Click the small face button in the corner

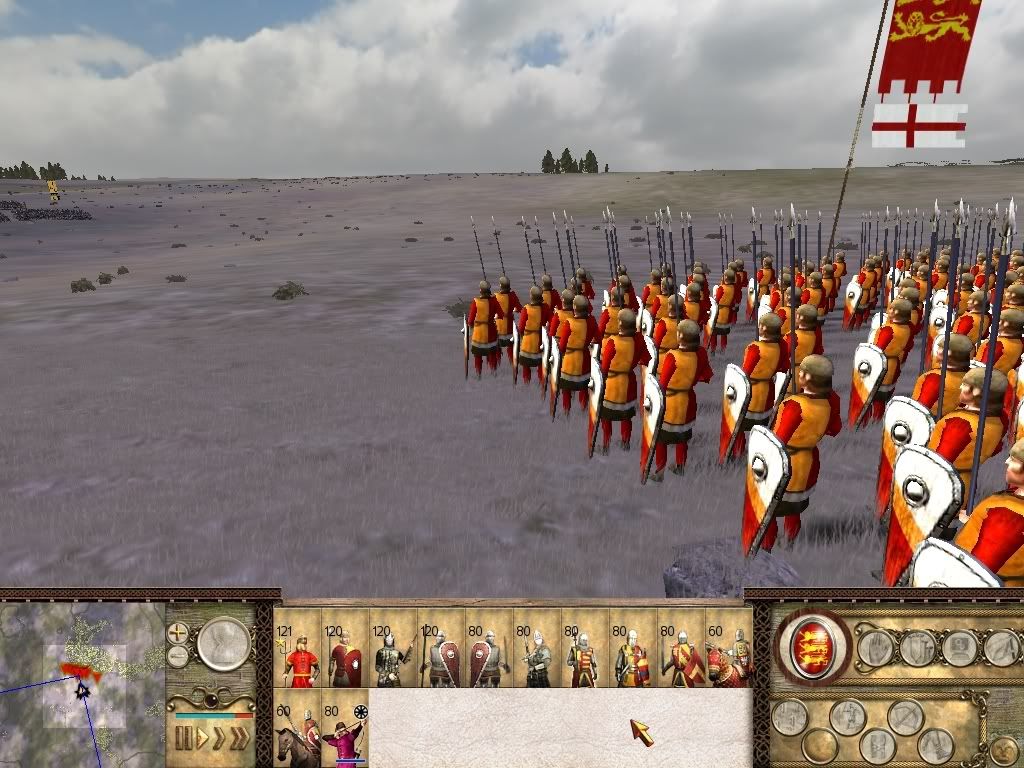1002,751
